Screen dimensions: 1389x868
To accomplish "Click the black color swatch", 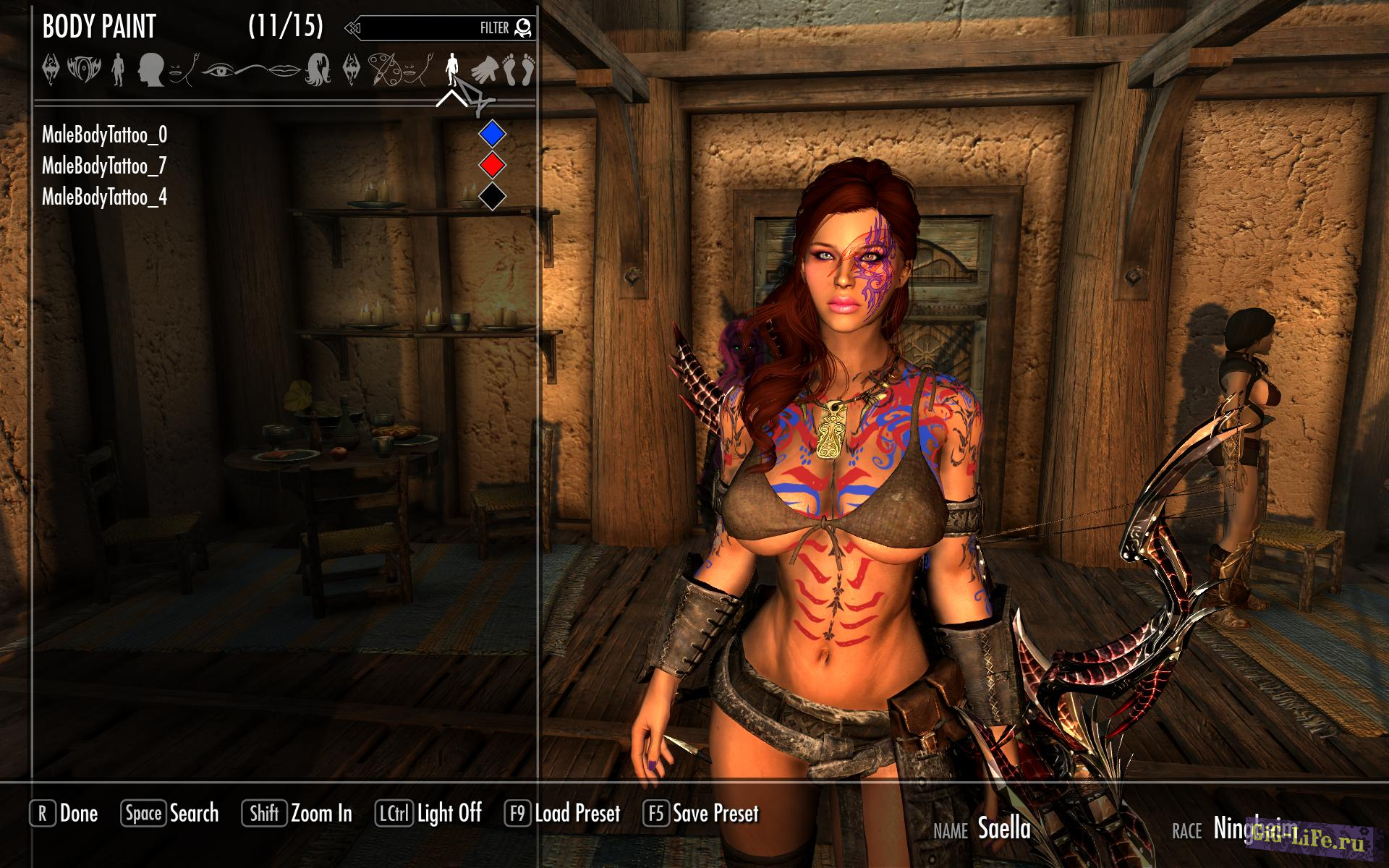I will point(491,195).
